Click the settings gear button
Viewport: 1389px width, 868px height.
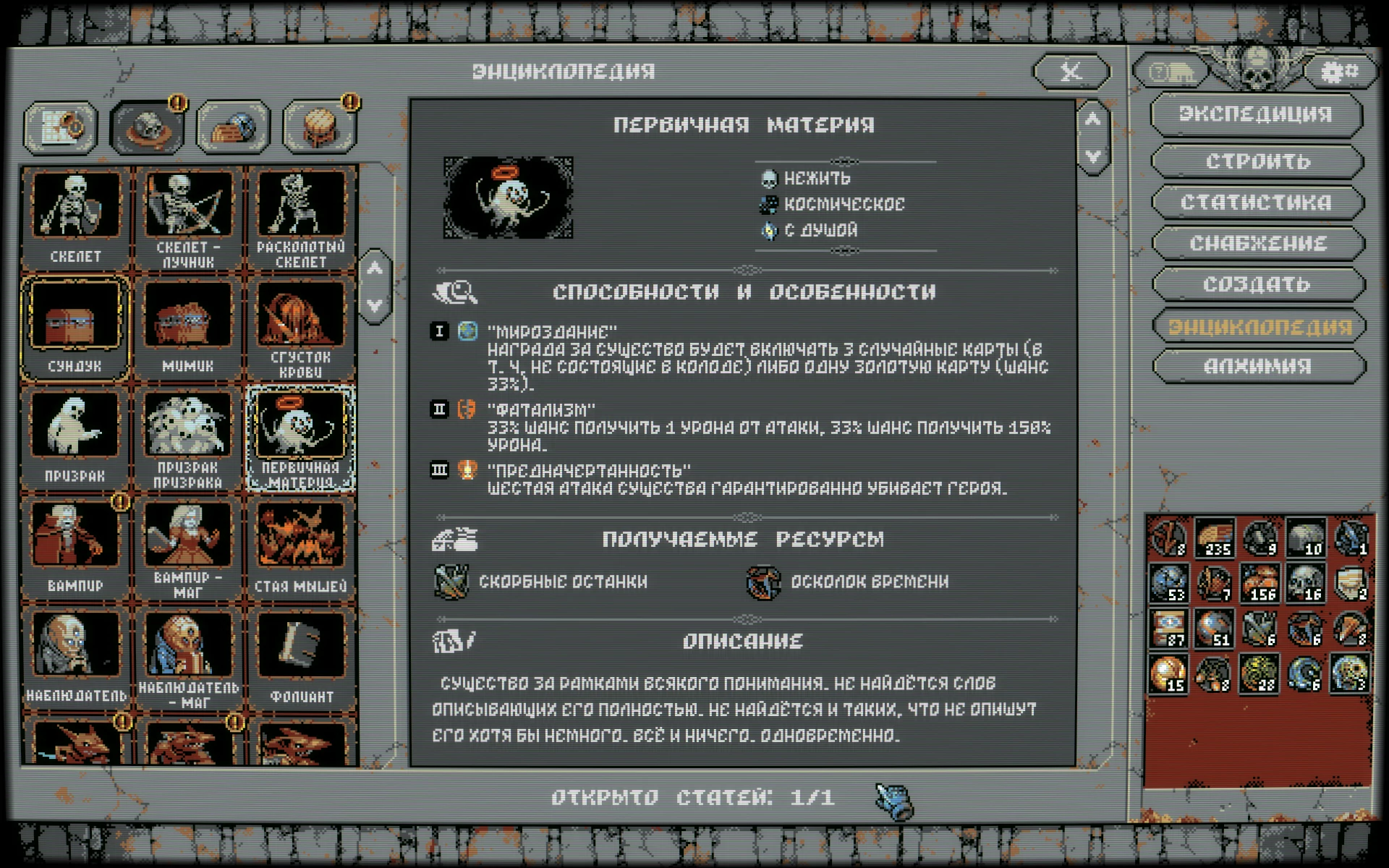click(1339, 72)
